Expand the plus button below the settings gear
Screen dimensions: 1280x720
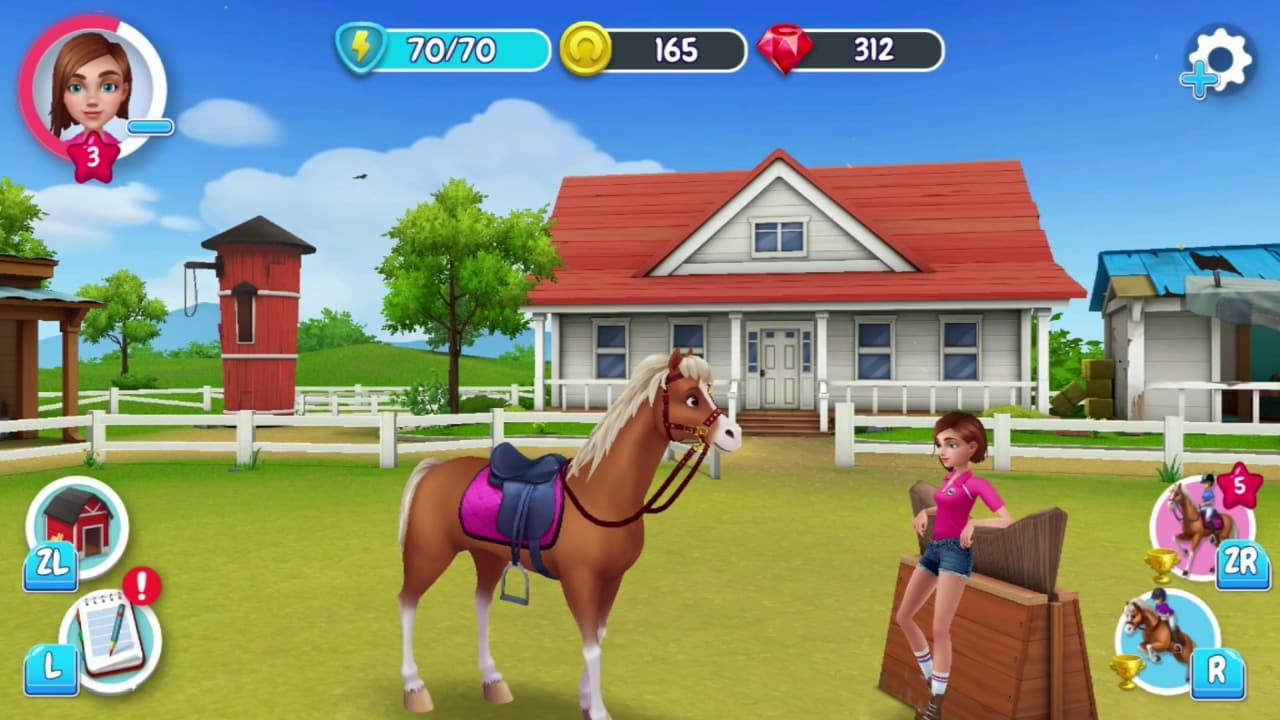[1201, 78]
